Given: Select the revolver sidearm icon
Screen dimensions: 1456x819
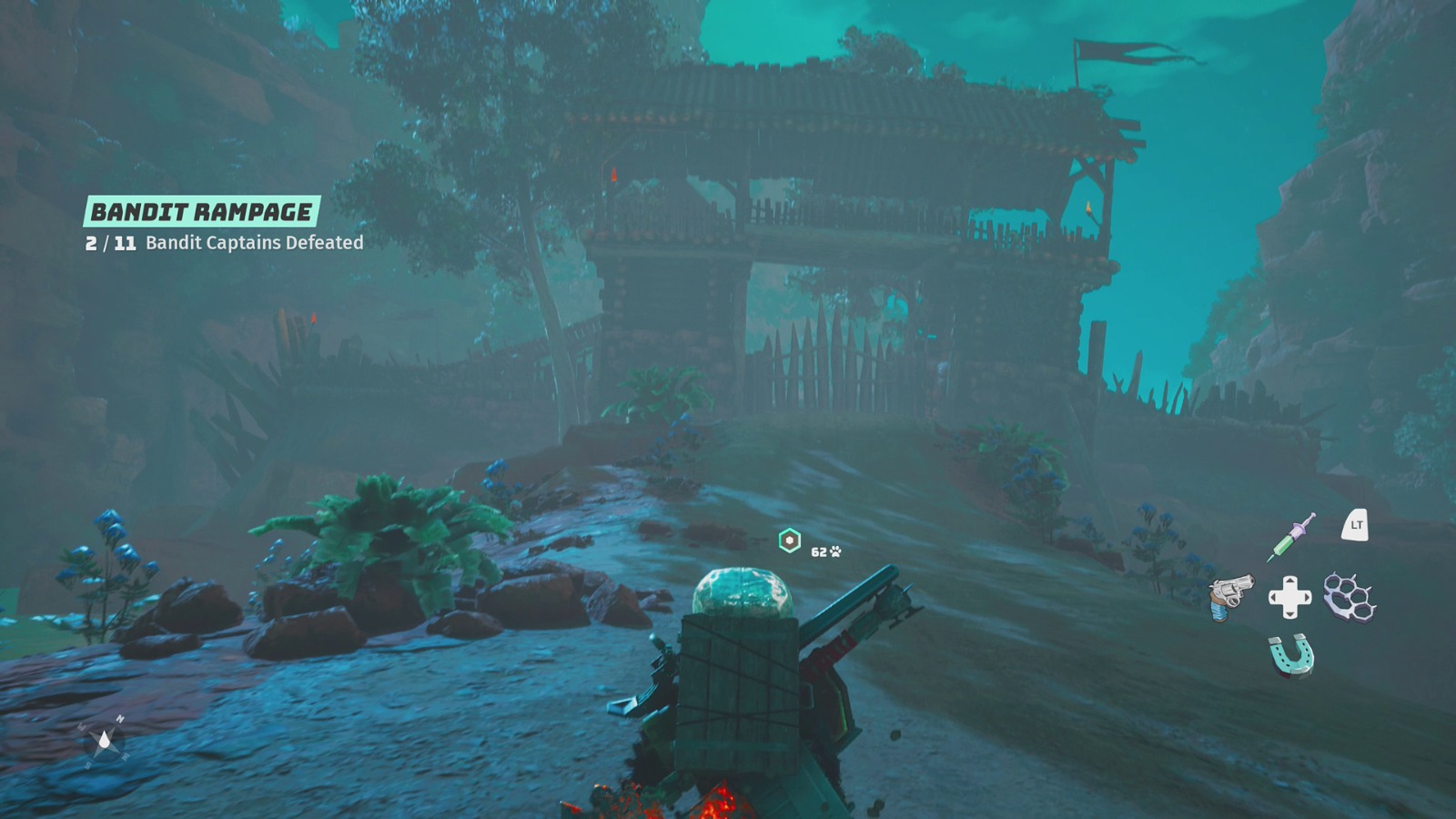Looking at the screenshot, I should [1232, 597].
